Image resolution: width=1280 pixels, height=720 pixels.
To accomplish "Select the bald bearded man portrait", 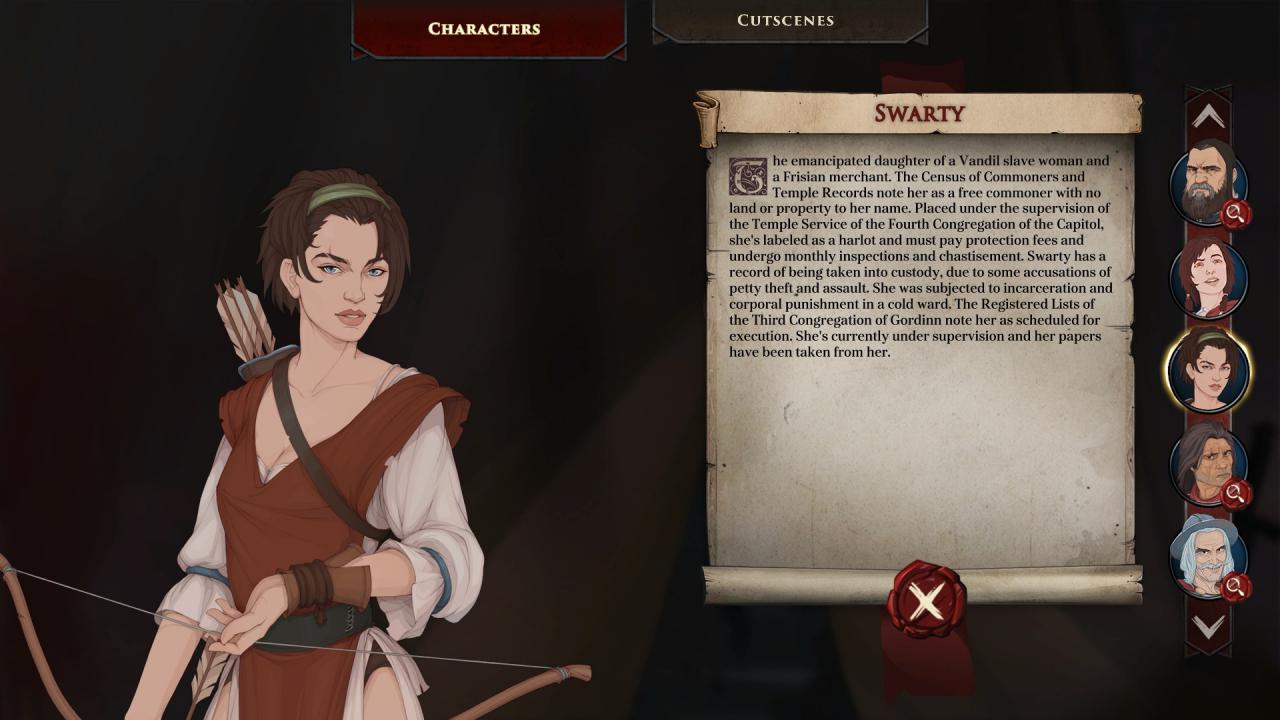I will 1207,183.
